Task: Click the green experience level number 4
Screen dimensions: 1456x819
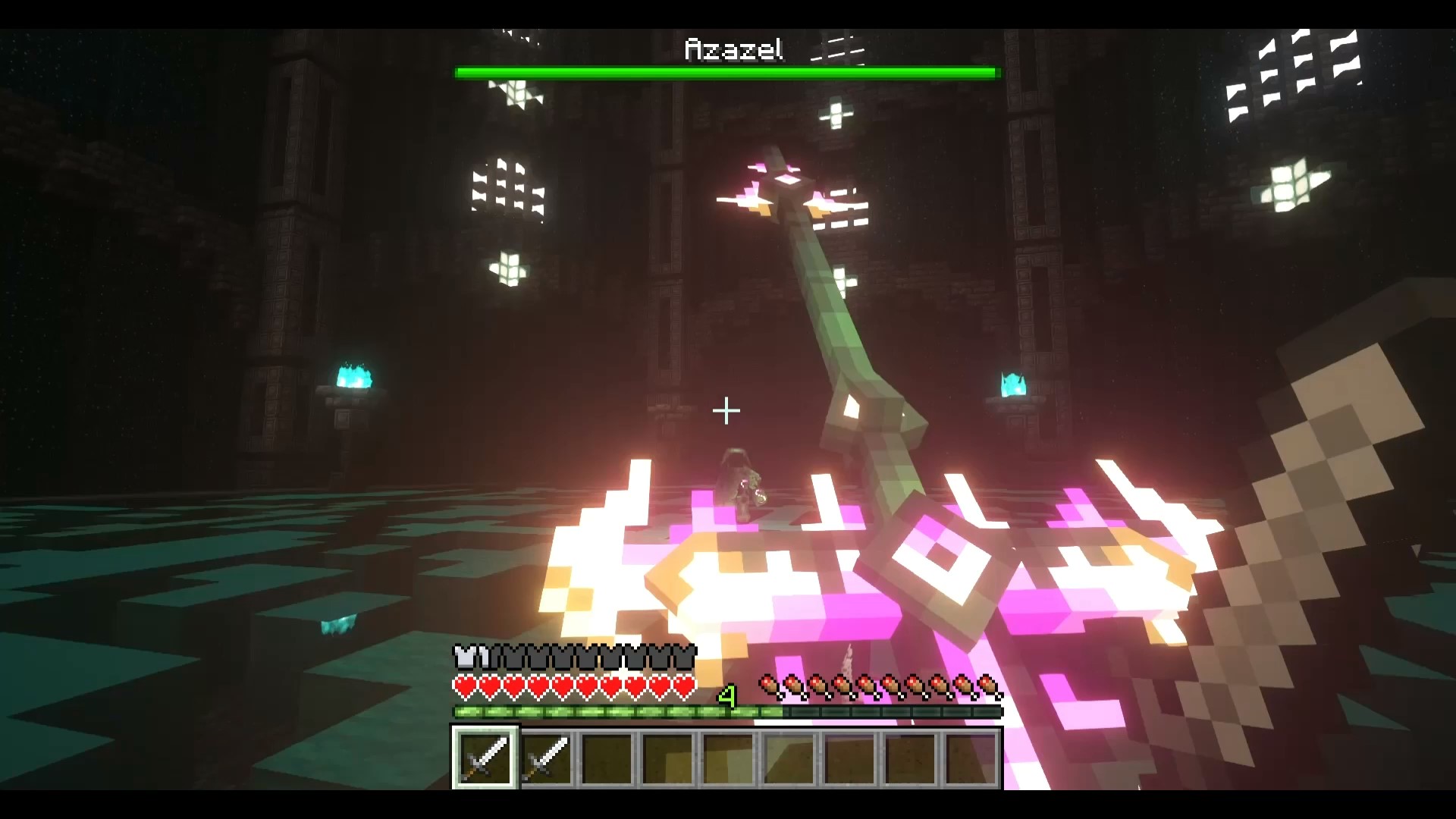Action: [728, 694]
